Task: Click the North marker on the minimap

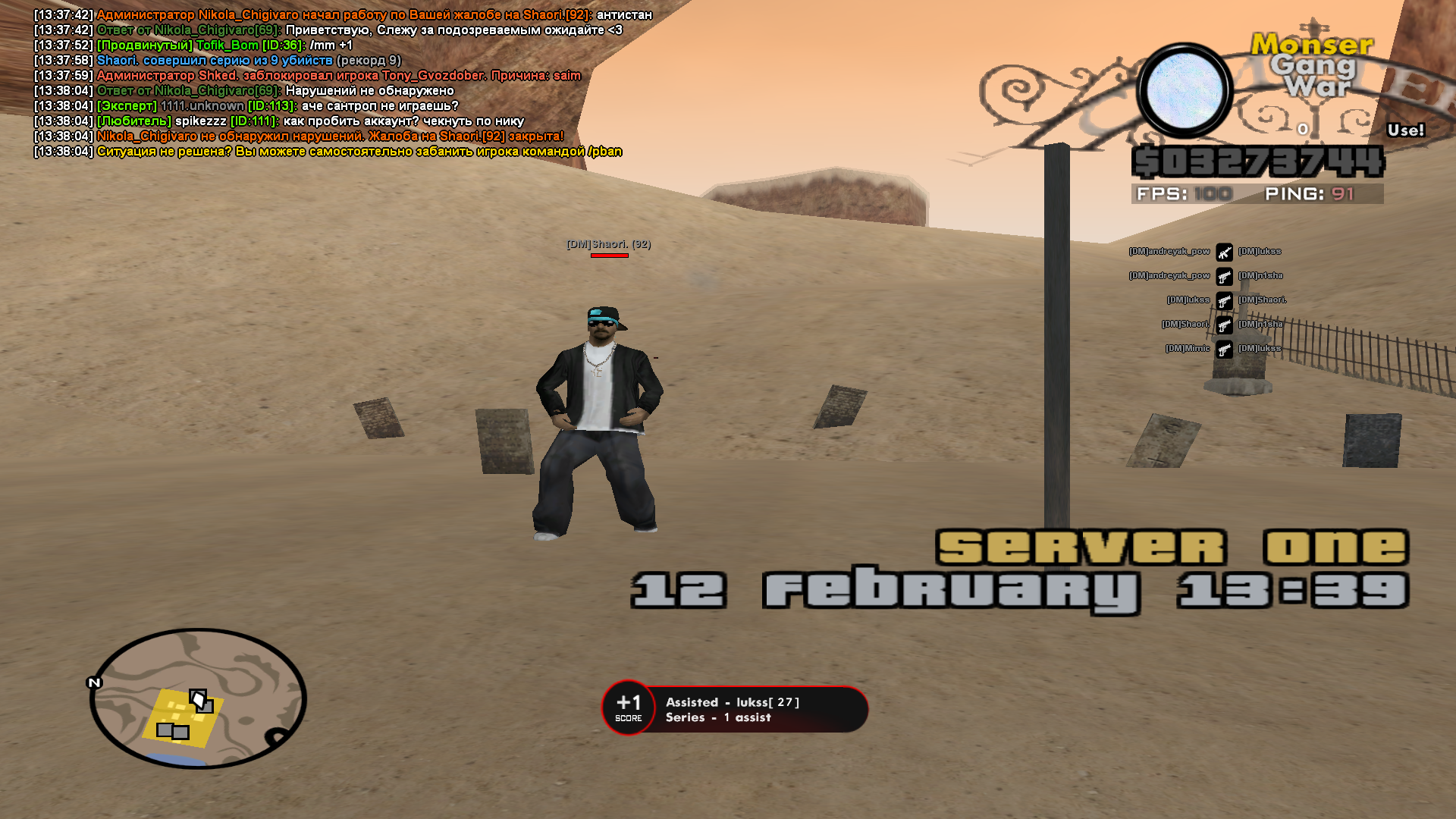Action: 94,682
